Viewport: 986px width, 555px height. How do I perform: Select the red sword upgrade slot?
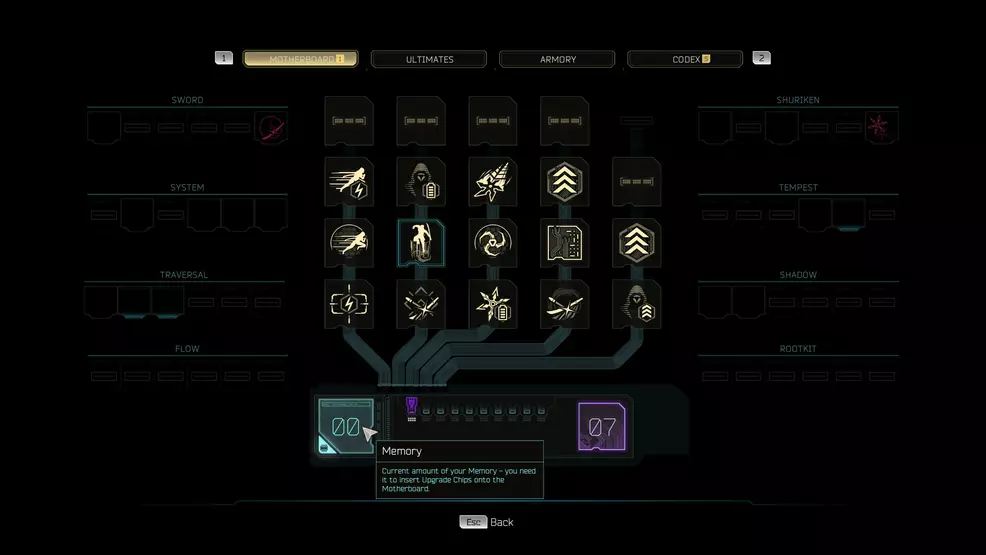coord(270,128)
